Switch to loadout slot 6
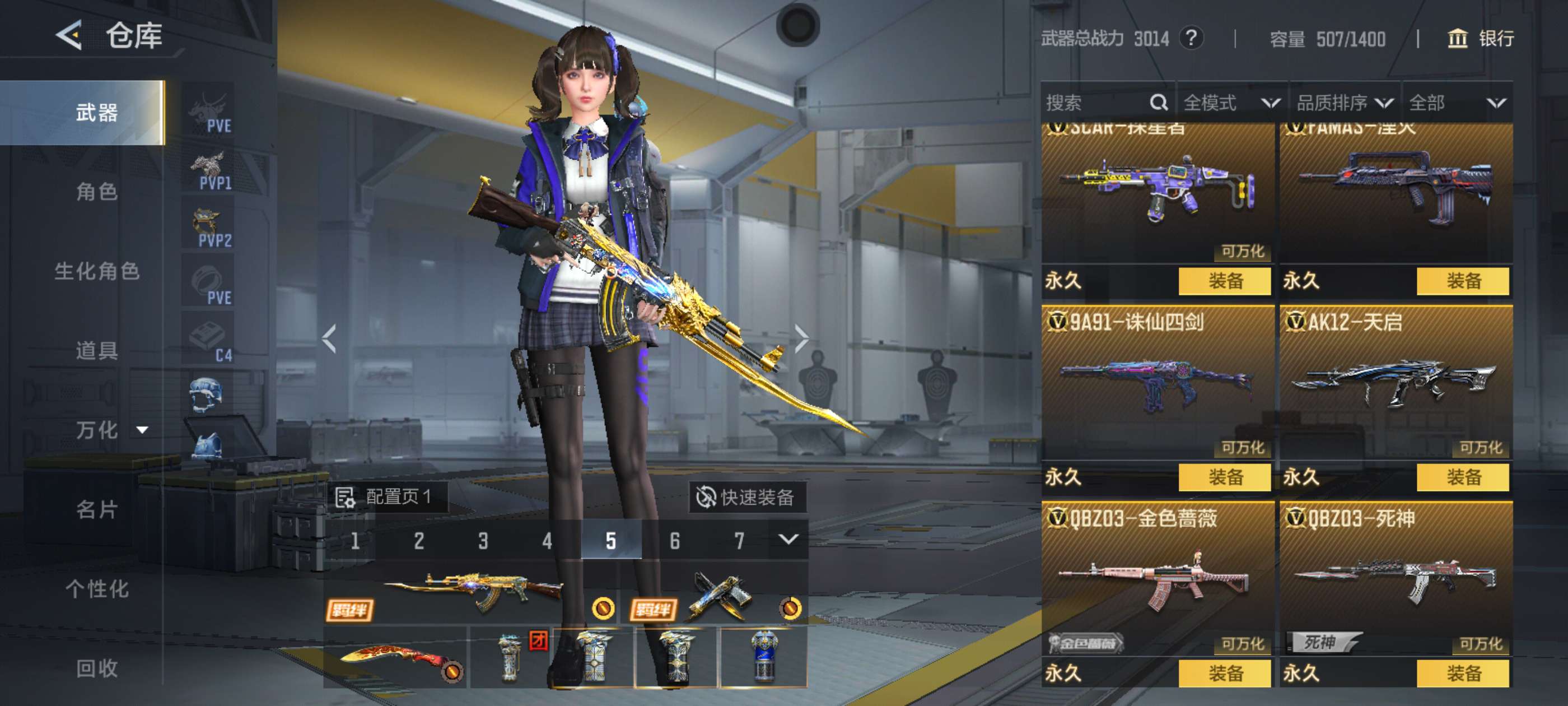 coord(674,540)
